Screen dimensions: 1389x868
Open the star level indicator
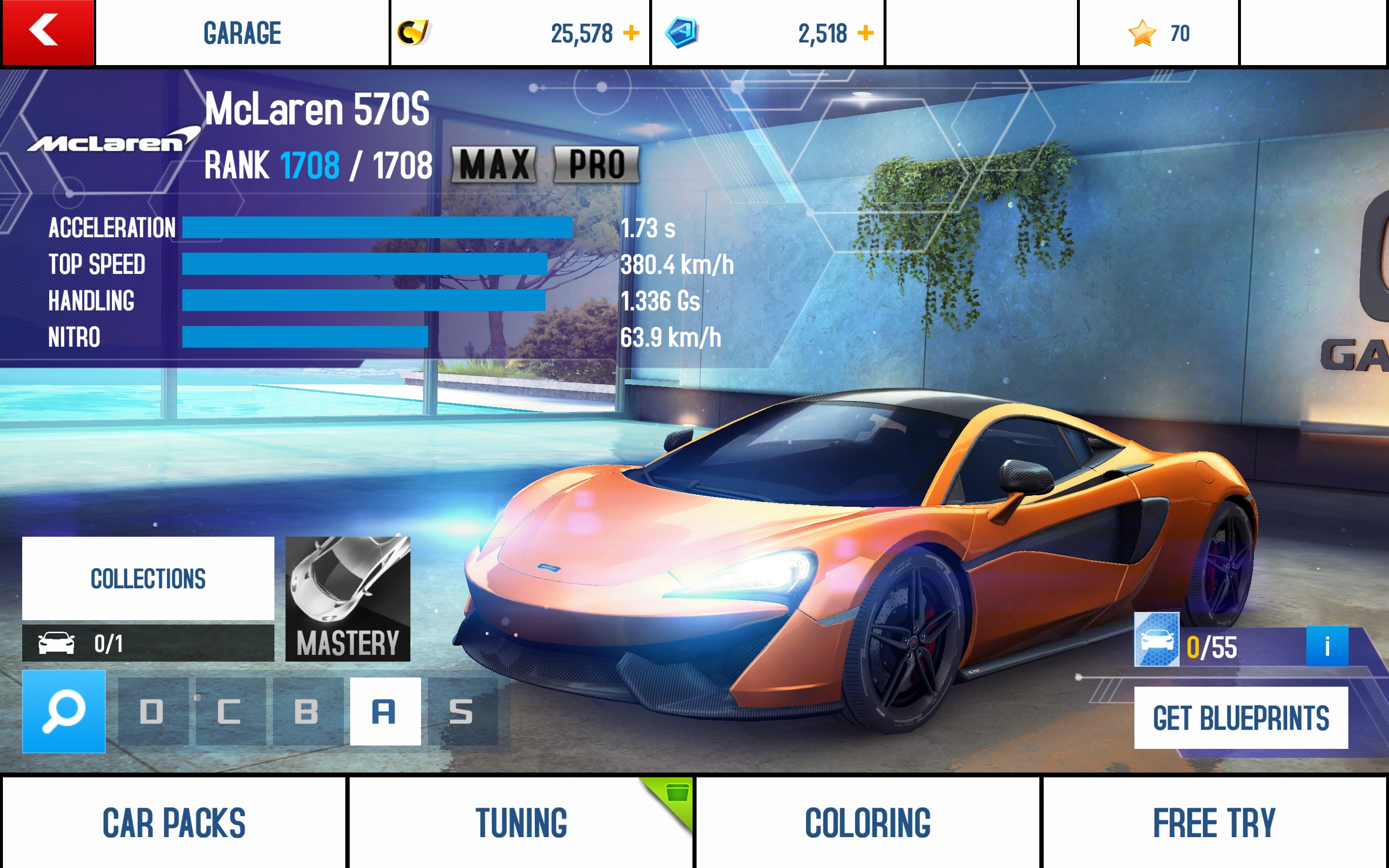(1158, 33)
